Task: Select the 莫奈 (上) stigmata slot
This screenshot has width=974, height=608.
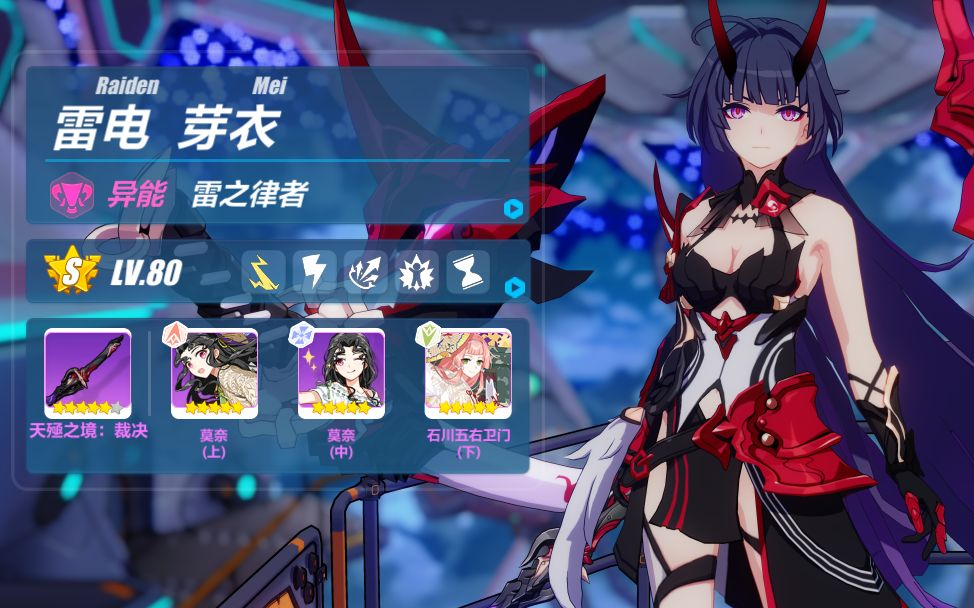Action: (214, 373)
